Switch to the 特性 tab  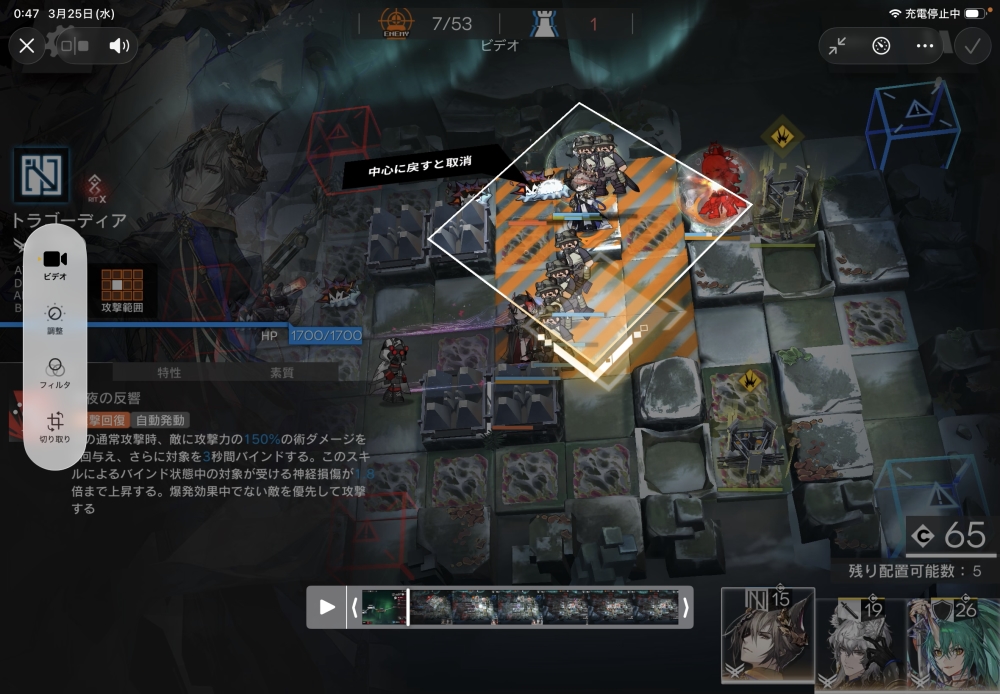coord(169,373)
